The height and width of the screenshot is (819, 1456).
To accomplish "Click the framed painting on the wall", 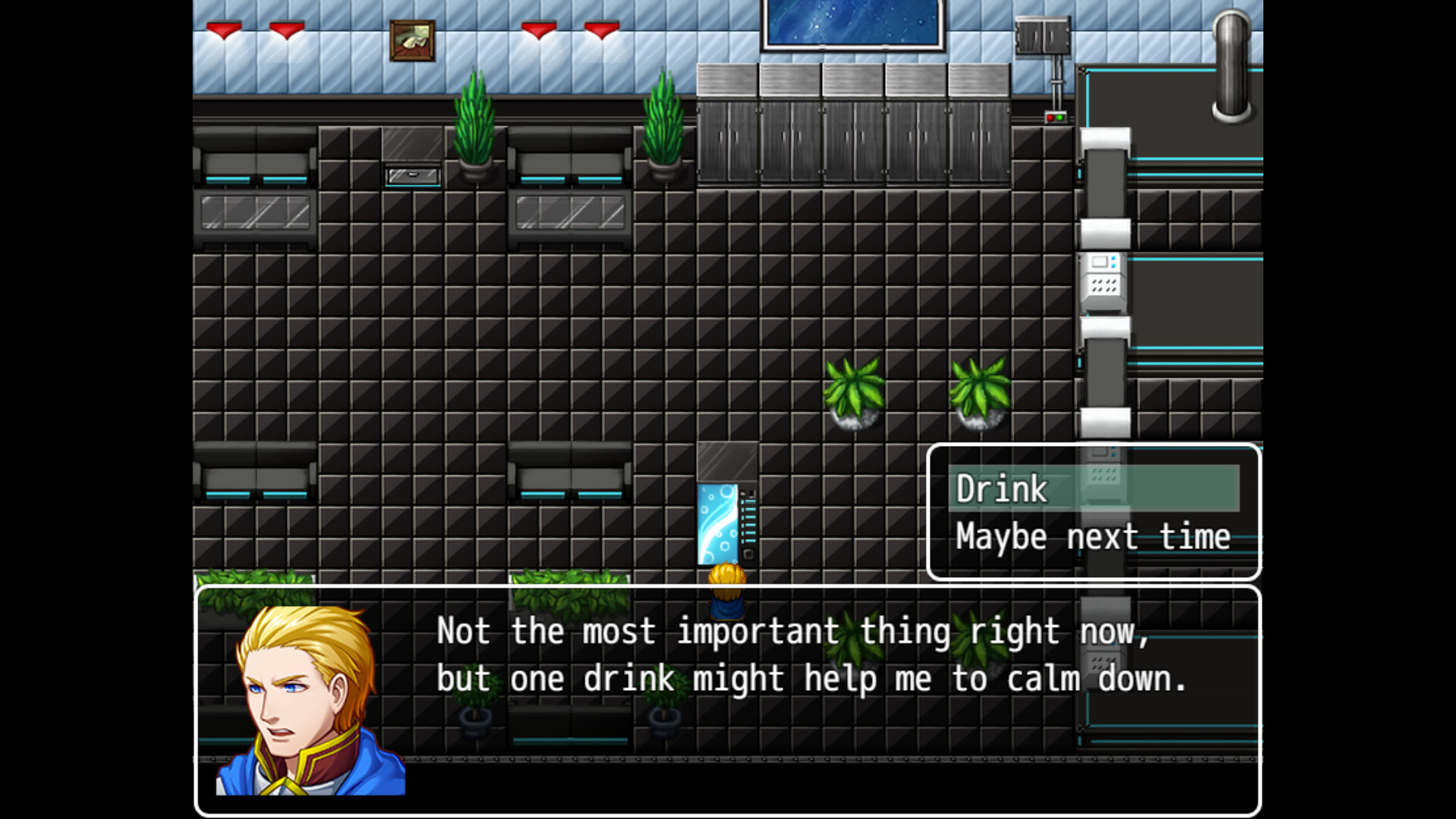I will click(x=412, y=42).
